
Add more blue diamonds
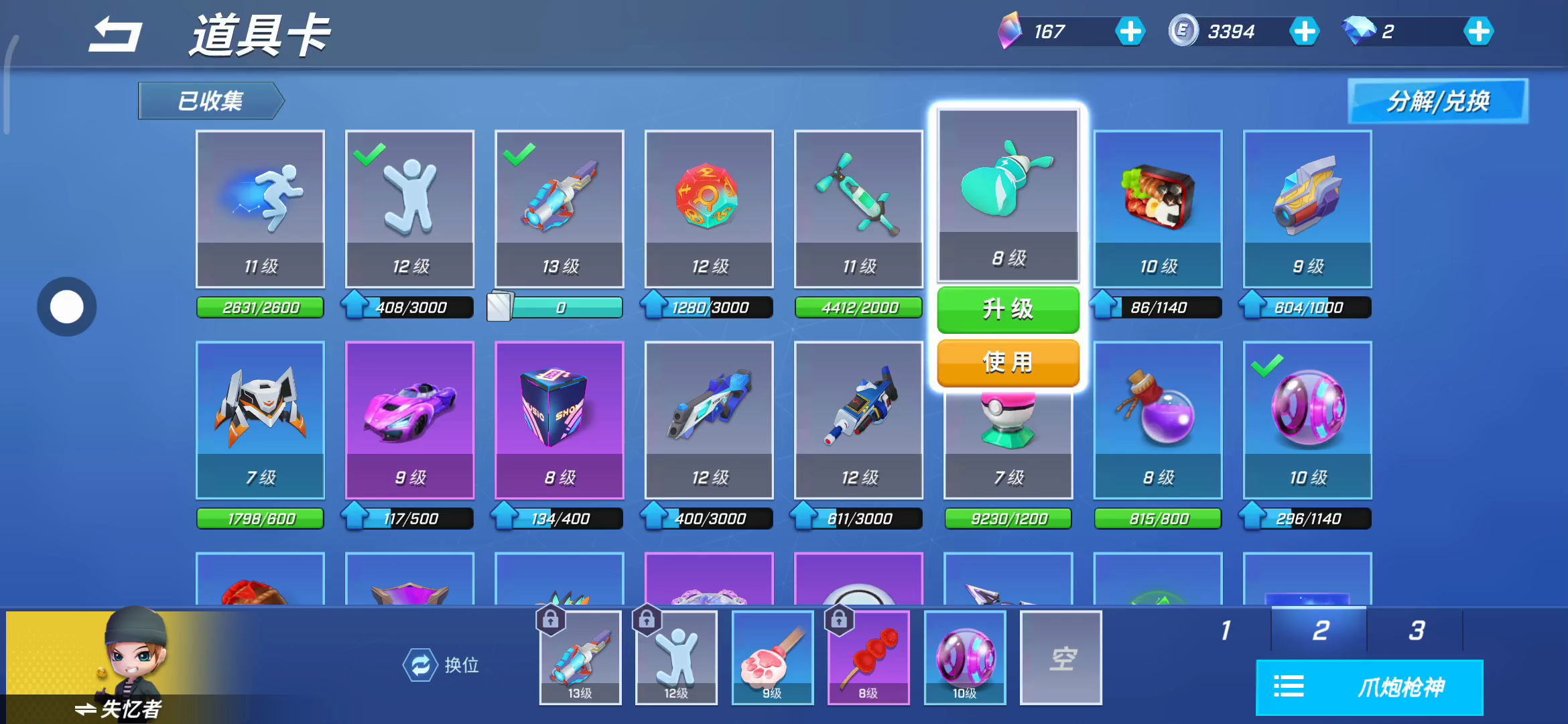coord(1478,32)
